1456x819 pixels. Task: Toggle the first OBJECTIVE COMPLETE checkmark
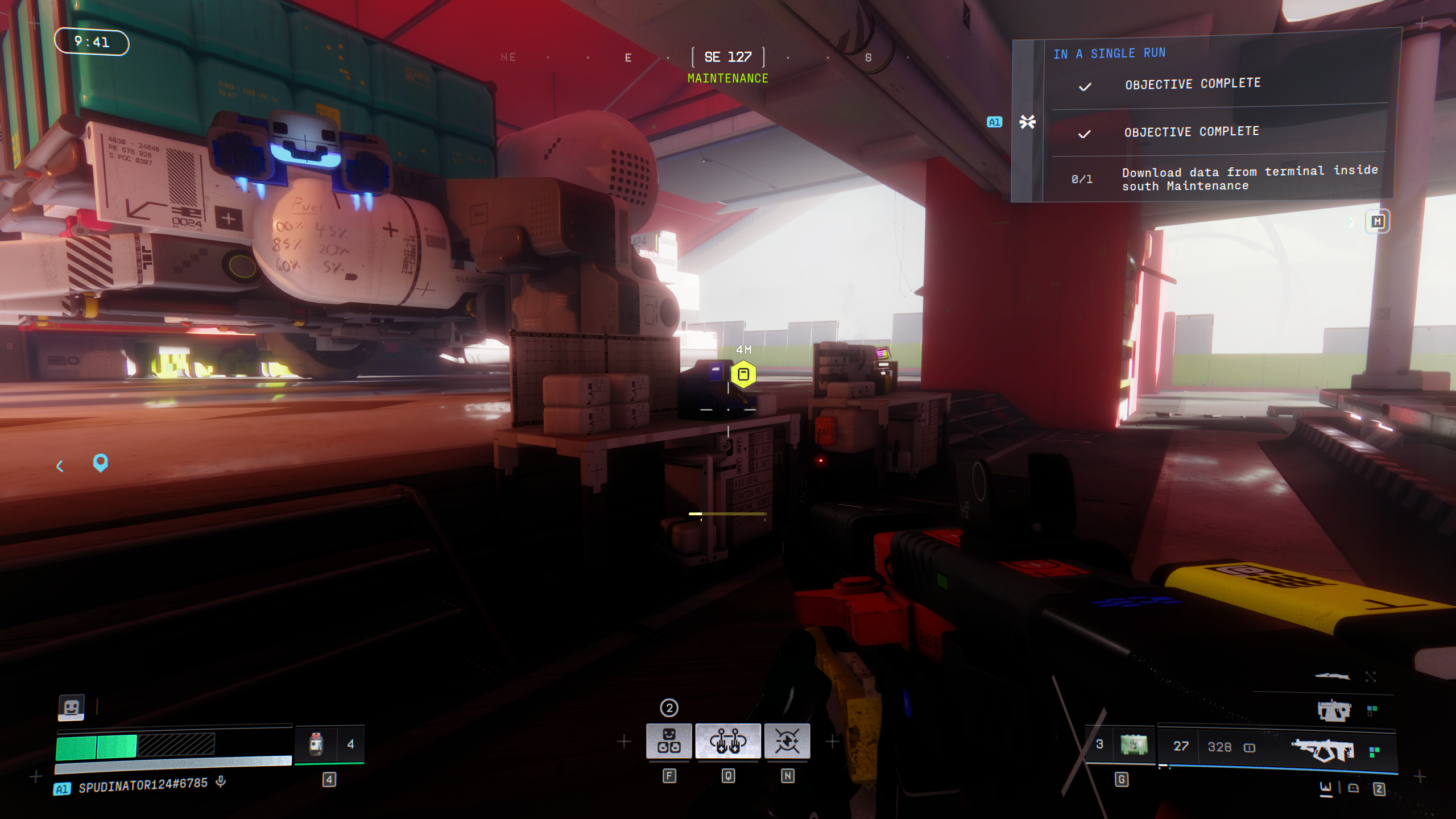pyautogui.click(x=1085, y=86)
